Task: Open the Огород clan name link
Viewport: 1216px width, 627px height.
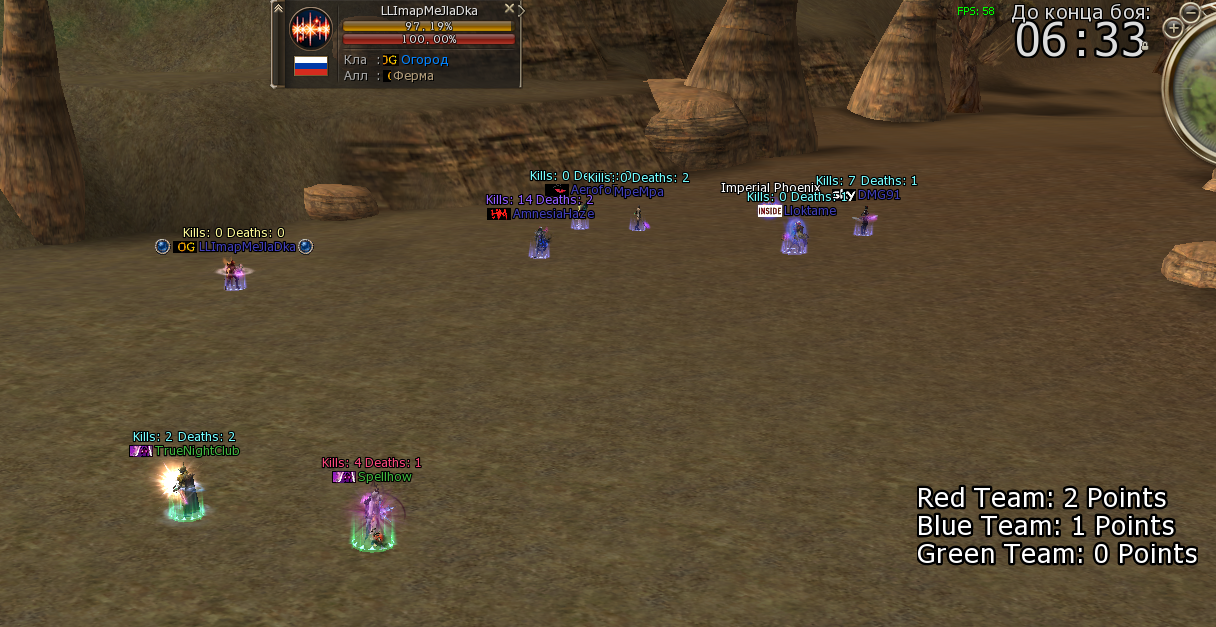Action: coord(424,60)
